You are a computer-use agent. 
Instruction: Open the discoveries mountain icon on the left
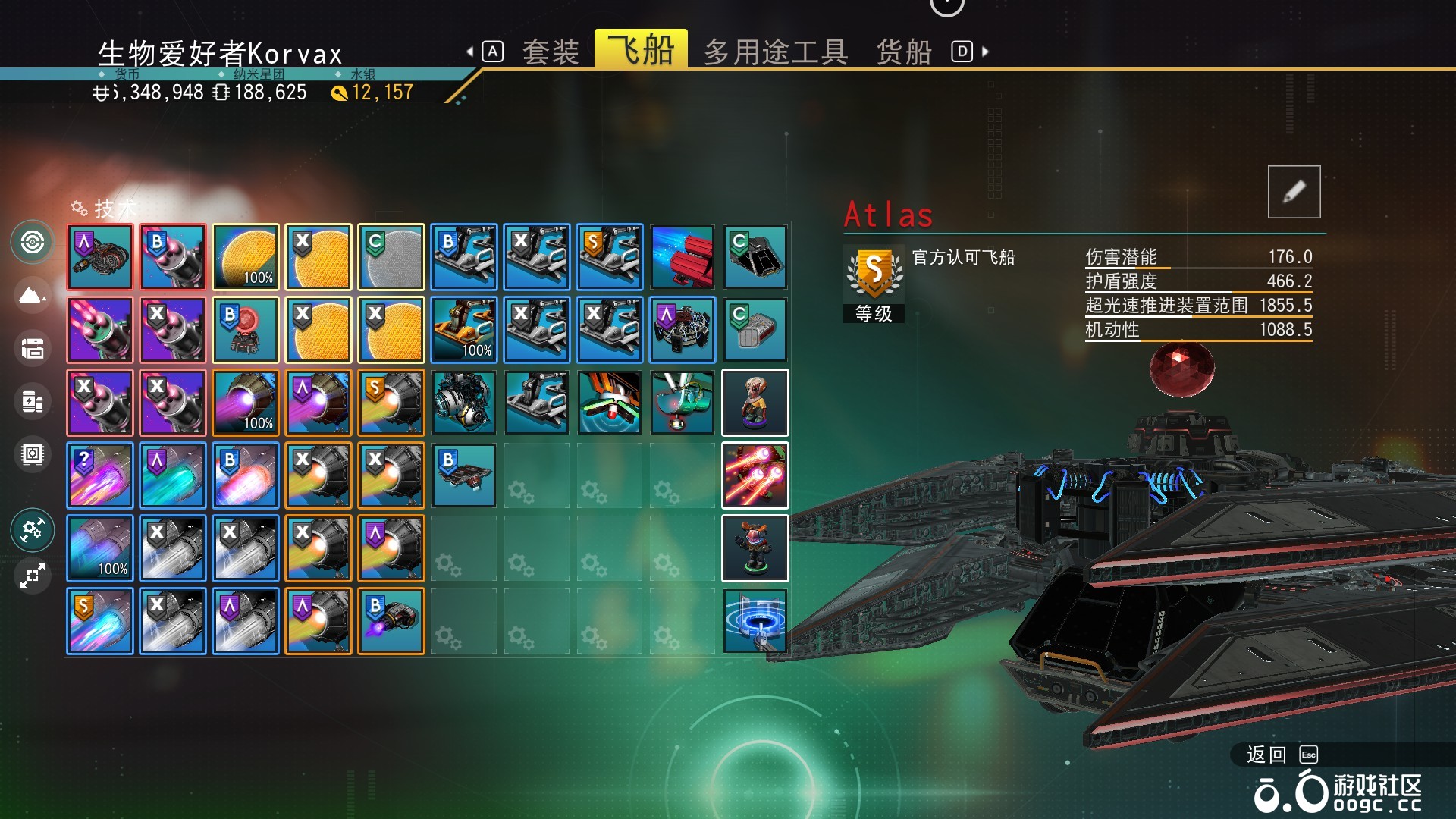(x=32, y=296)
